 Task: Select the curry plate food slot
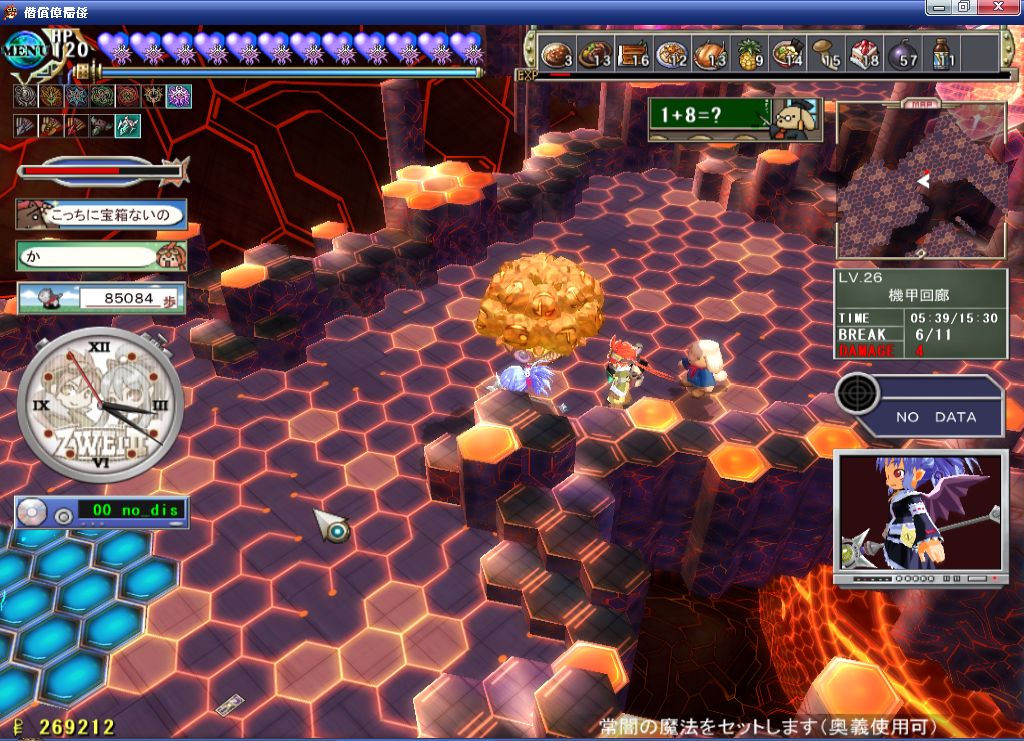(556, 53)
